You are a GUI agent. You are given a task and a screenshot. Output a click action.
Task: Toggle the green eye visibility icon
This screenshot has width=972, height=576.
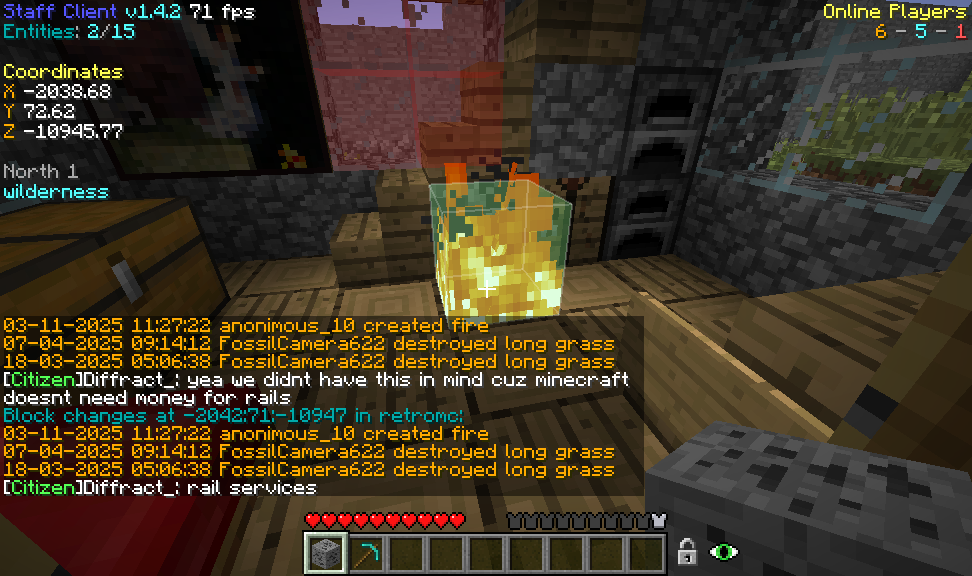tap(722, 551)
